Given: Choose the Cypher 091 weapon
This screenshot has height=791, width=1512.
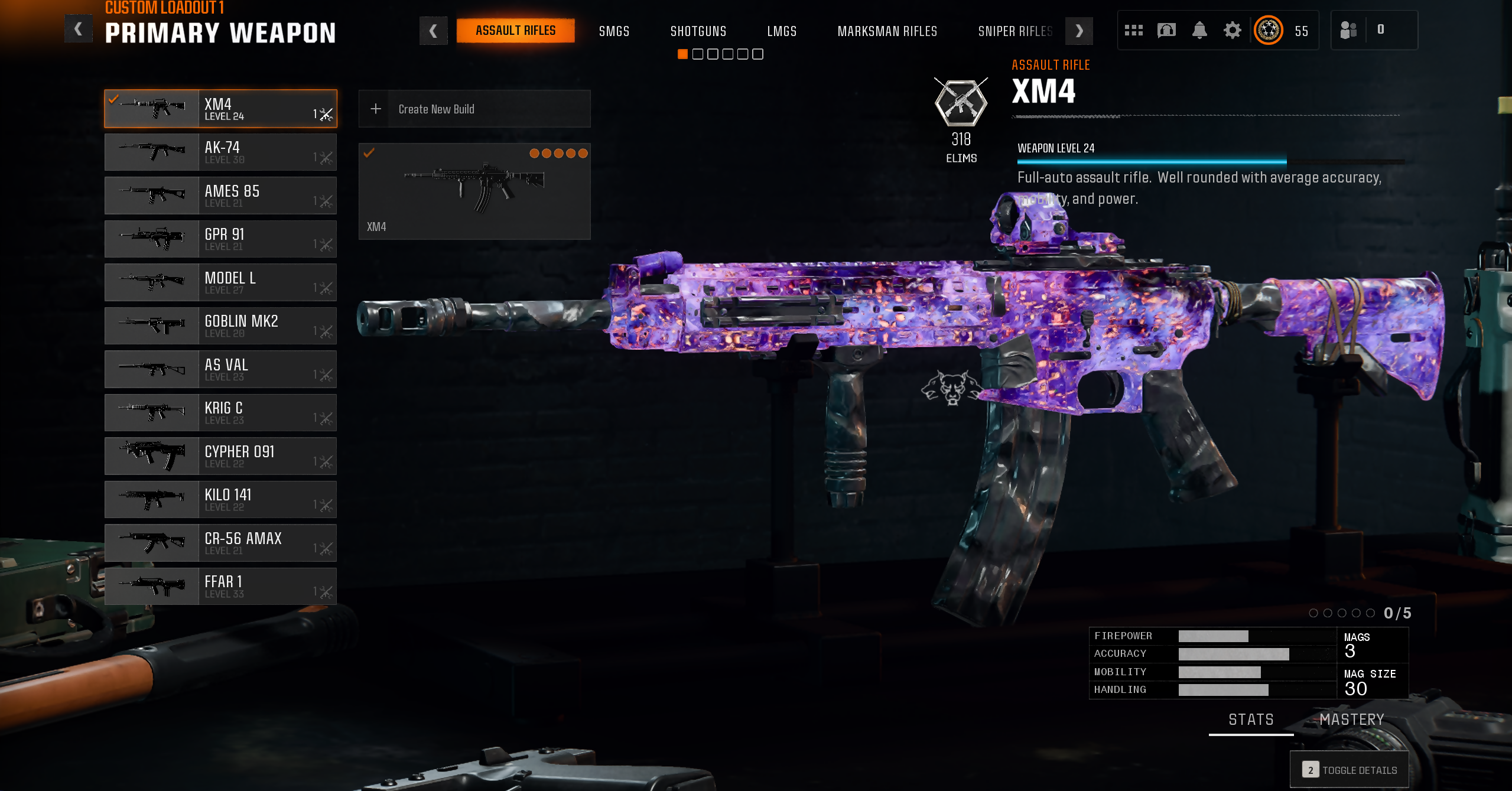Looking at the screenshot, I should pos(220,456).
